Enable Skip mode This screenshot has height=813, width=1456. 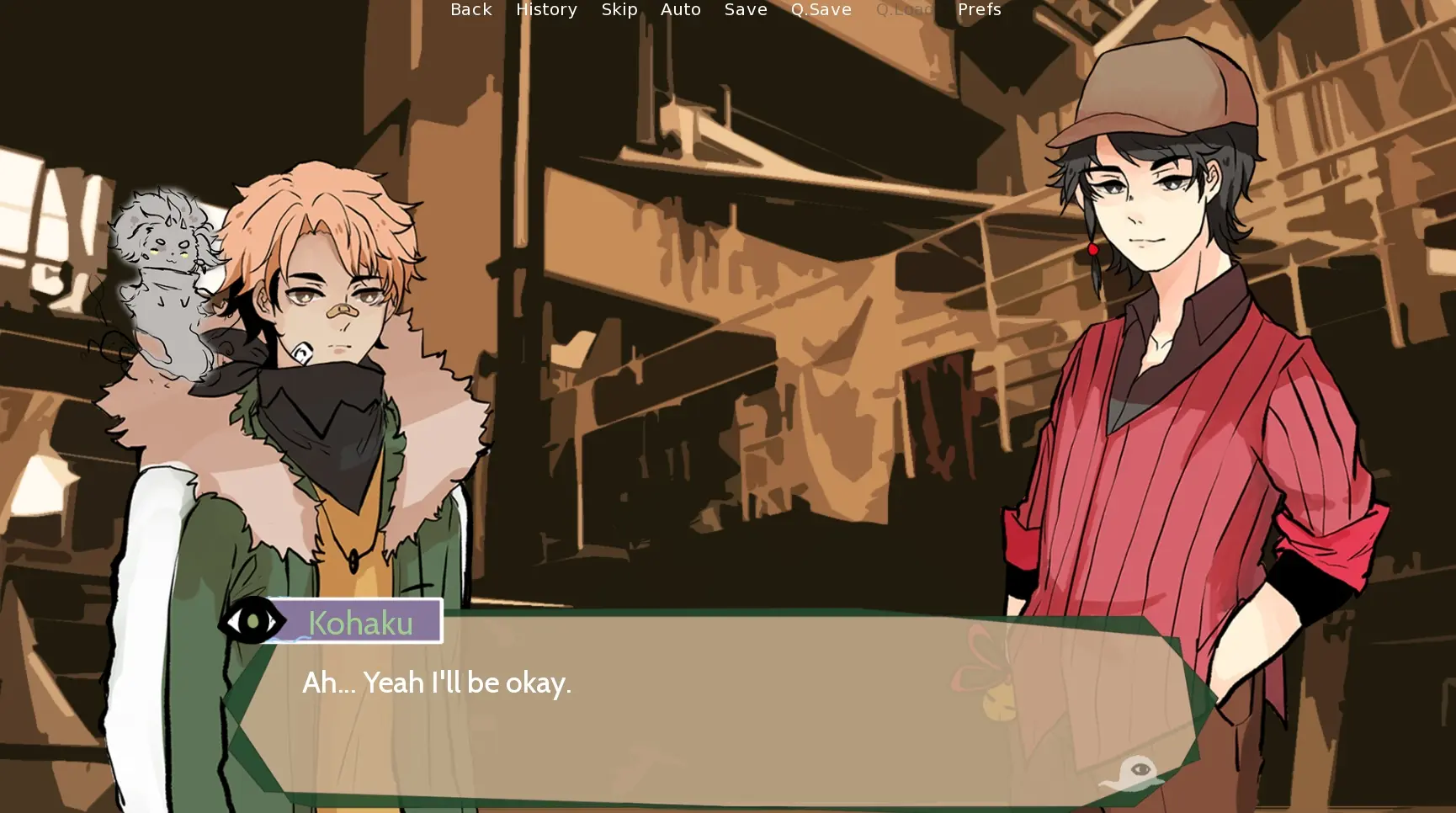pyautogui.click(x=619, y=10)
